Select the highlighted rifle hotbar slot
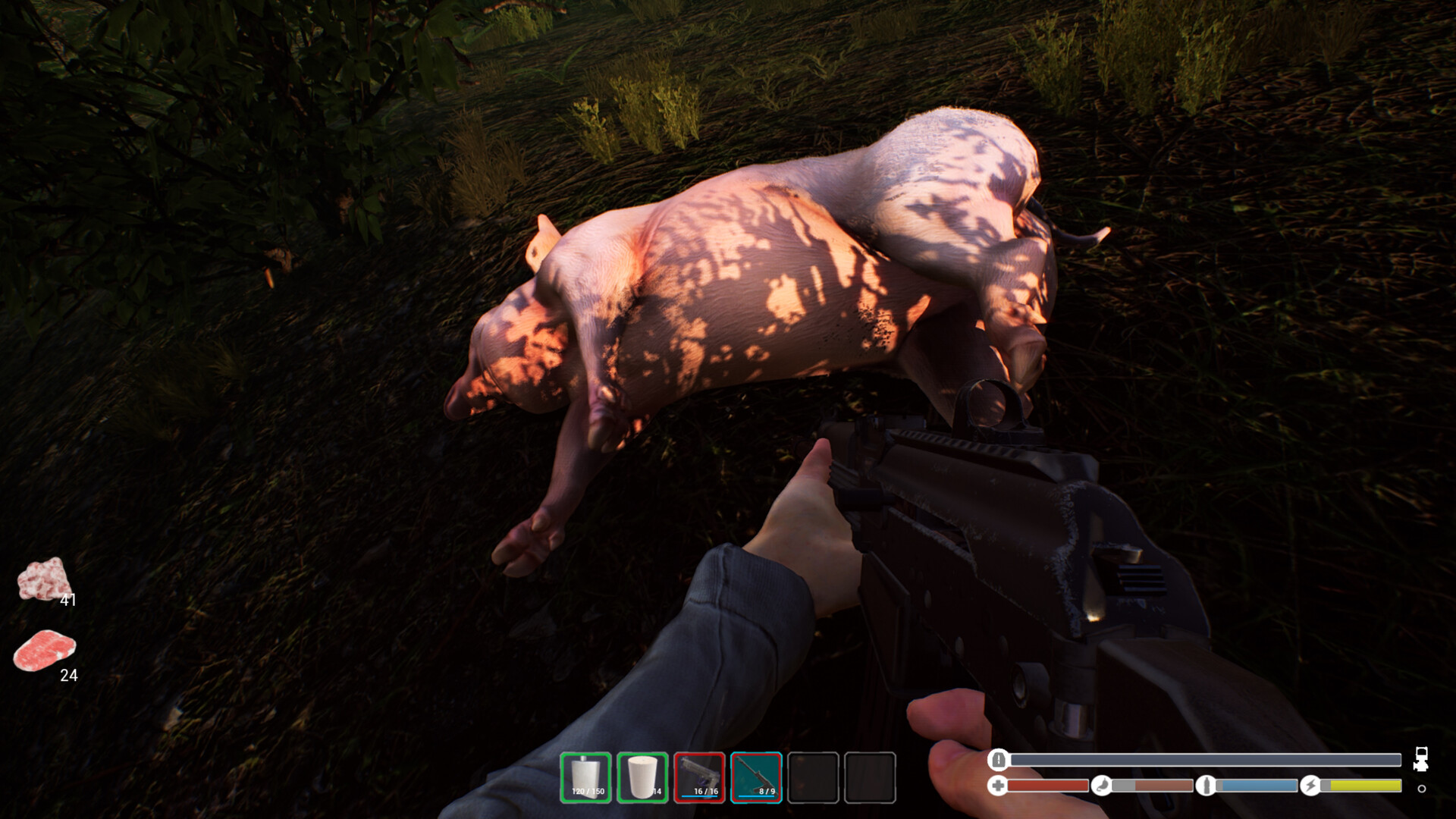 point(756,777)
